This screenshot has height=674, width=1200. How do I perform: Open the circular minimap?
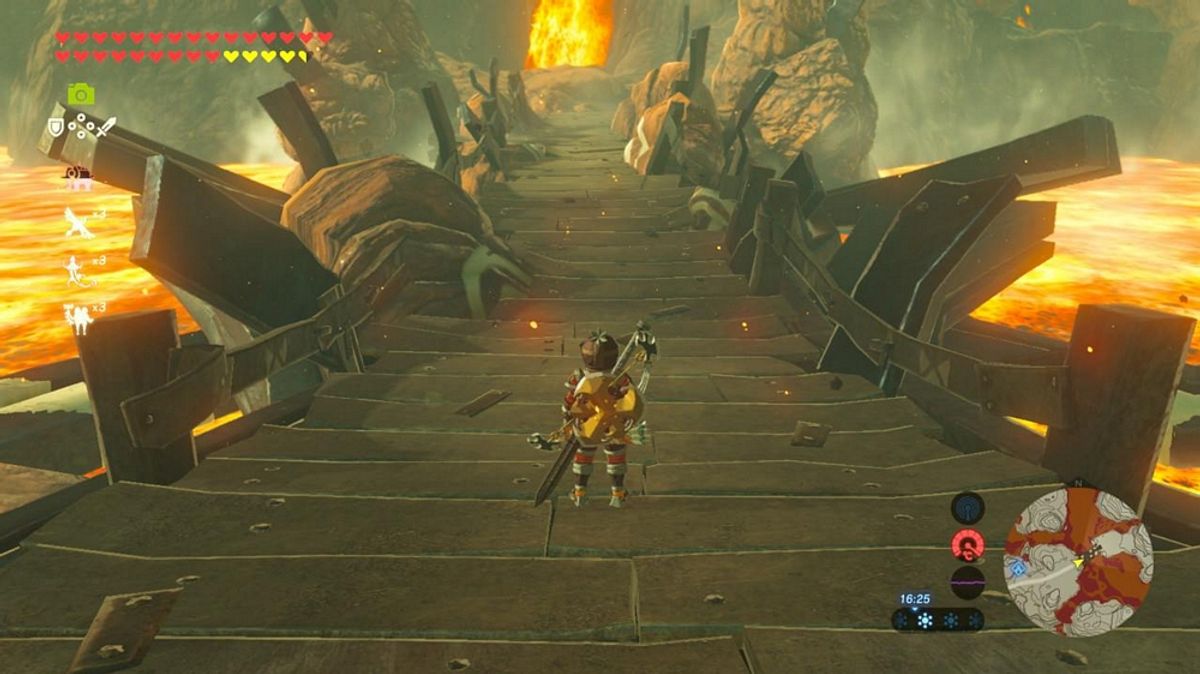pos(1078,562)
